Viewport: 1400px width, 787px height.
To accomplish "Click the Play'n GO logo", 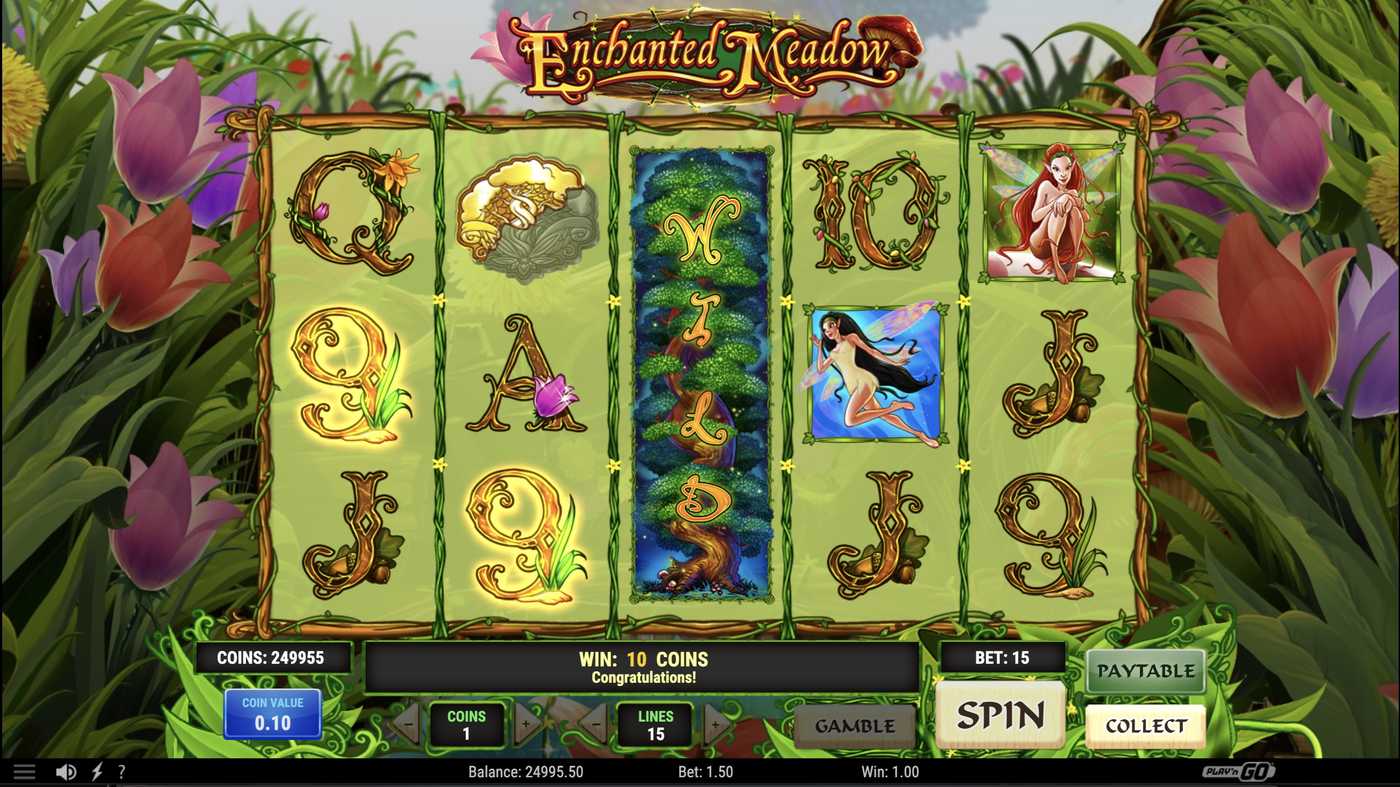I will point(1237,771).
